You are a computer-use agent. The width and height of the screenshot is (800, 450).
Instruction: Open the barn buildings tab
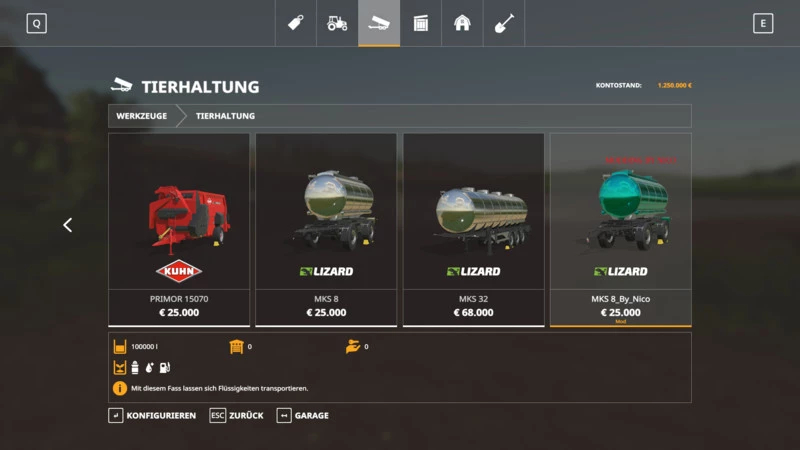point(462,23)
